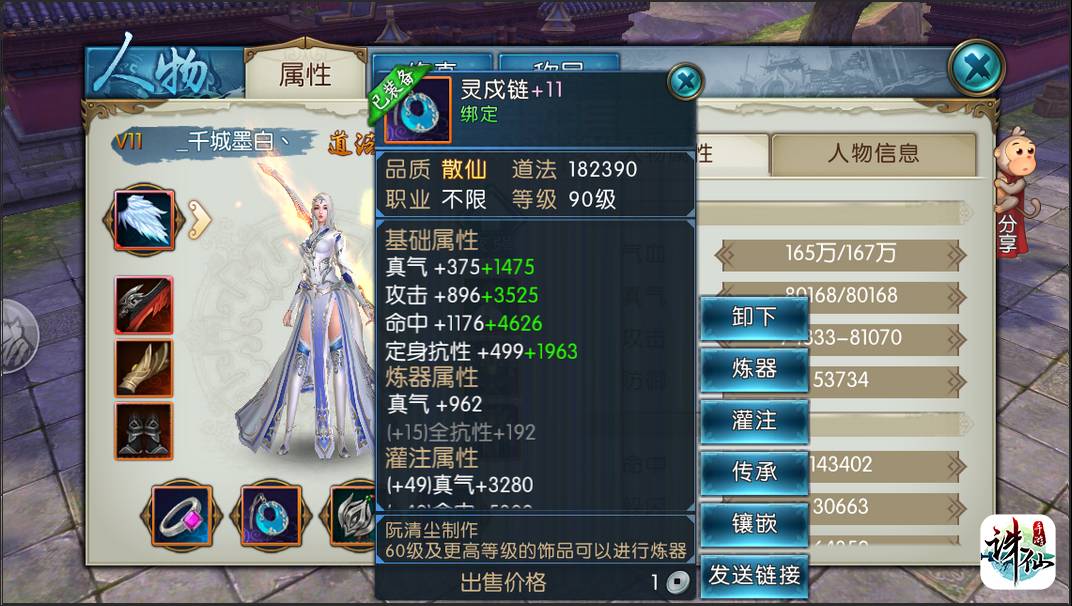This screenshot has height=606, width=1072.
Task: Send item link via 发送链接
Action: pos(754,575)
